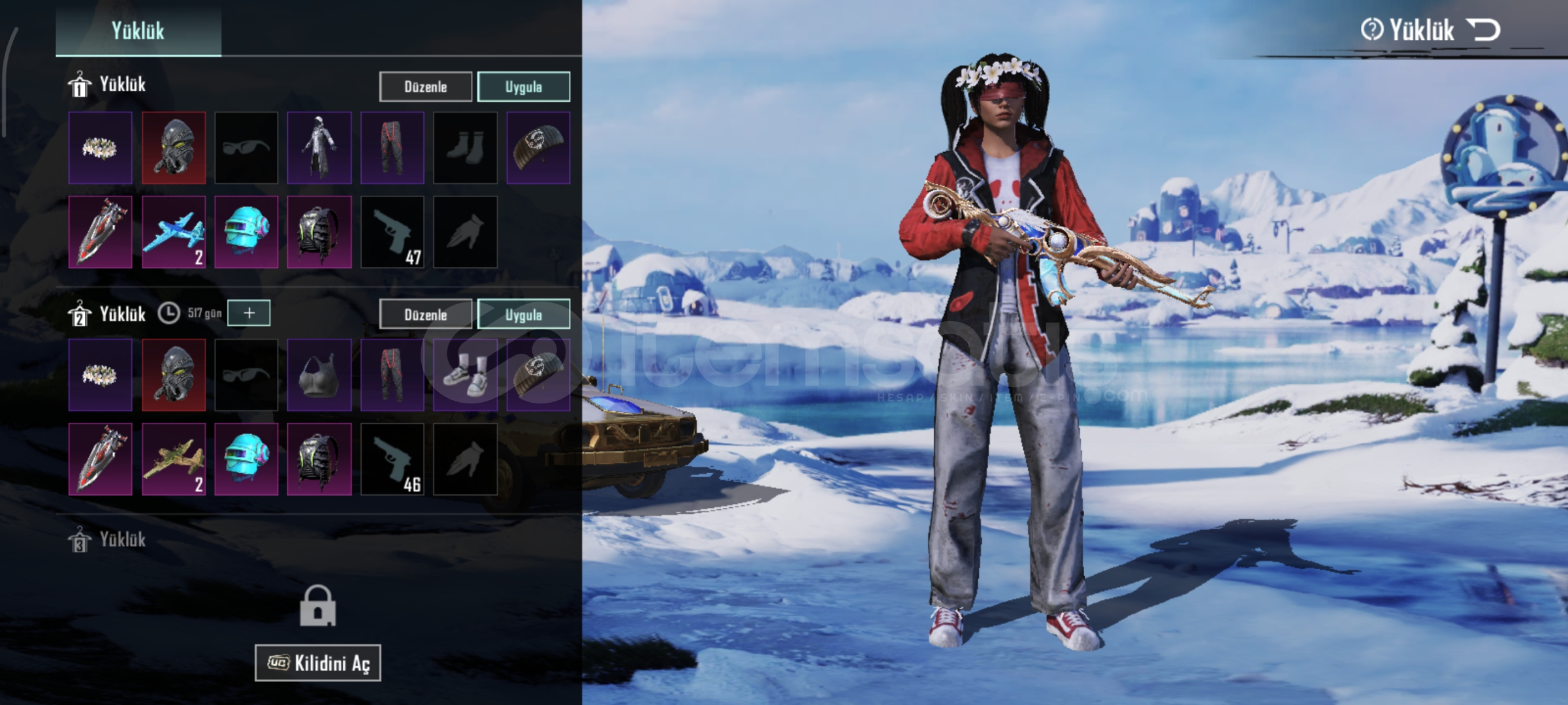Unlock loadout 3 with Kilidini Aç
The height and width of the screenshot is (705, 1568).
pyautogui.click(x=317, y=663)
